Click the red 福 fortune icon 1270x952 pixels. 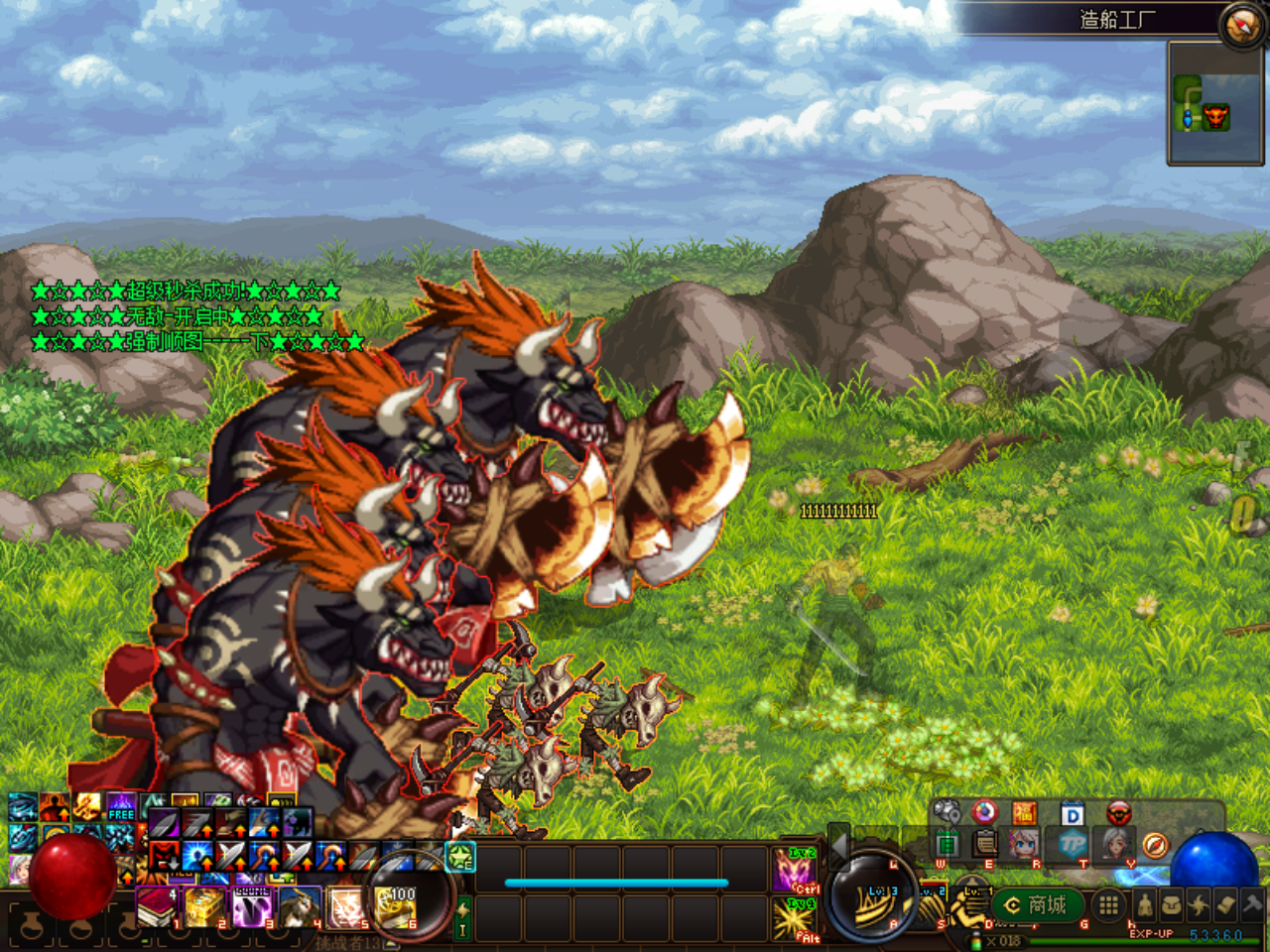1024,814
